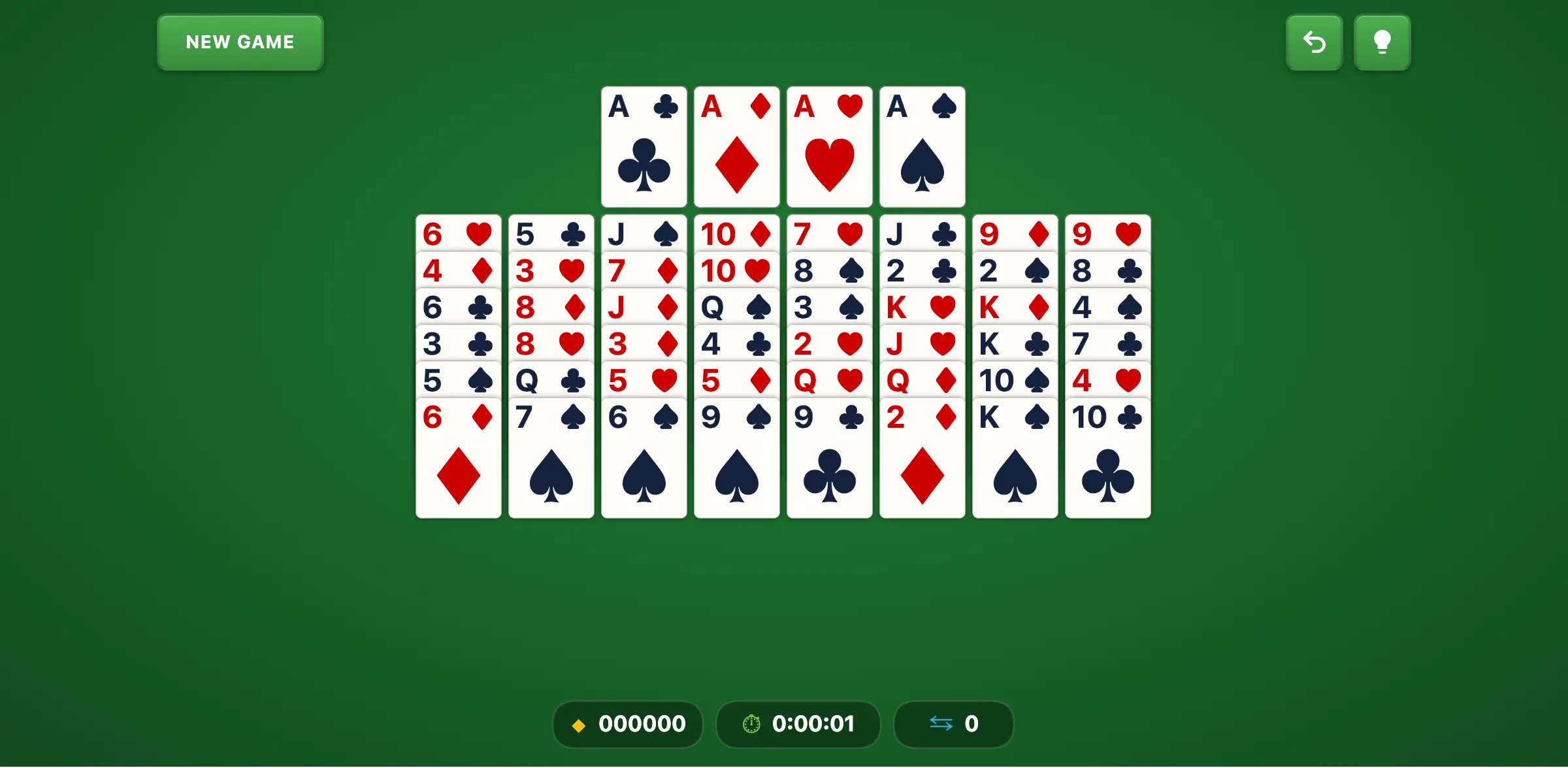Select the Ace of Spades foundation
This screenshot has height=768, width=1568.
click(x=922, y=146)
